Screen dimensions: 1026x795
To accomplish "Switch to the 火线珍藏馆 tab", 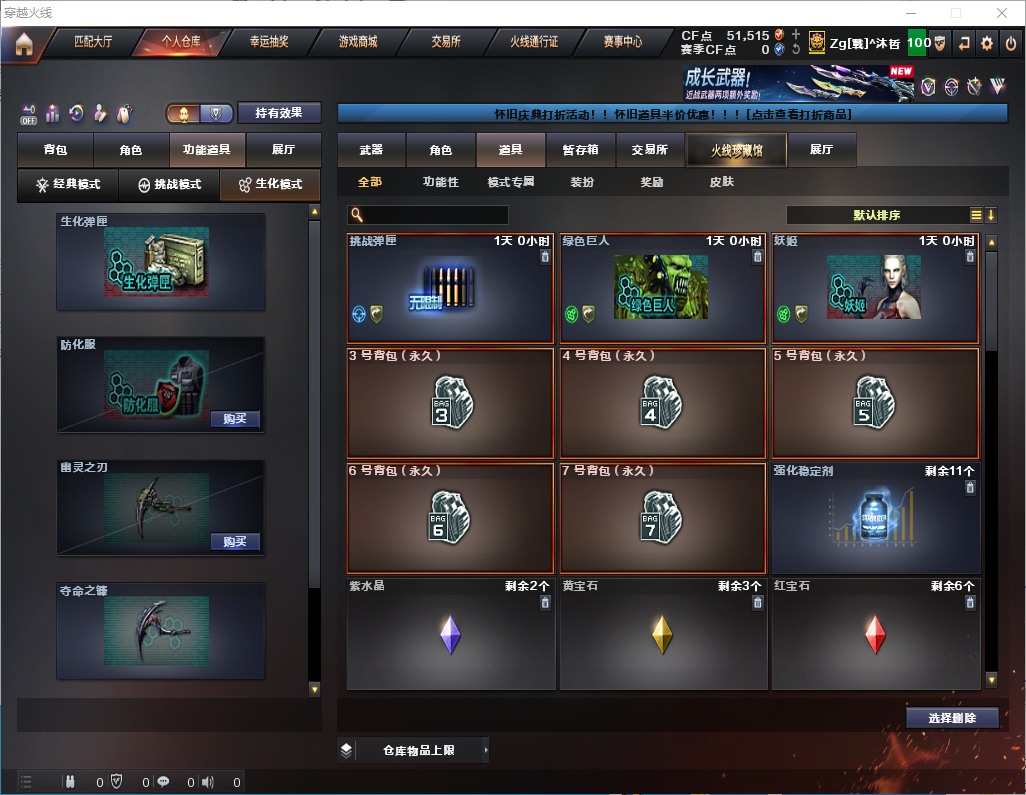I will coord(736,150).
